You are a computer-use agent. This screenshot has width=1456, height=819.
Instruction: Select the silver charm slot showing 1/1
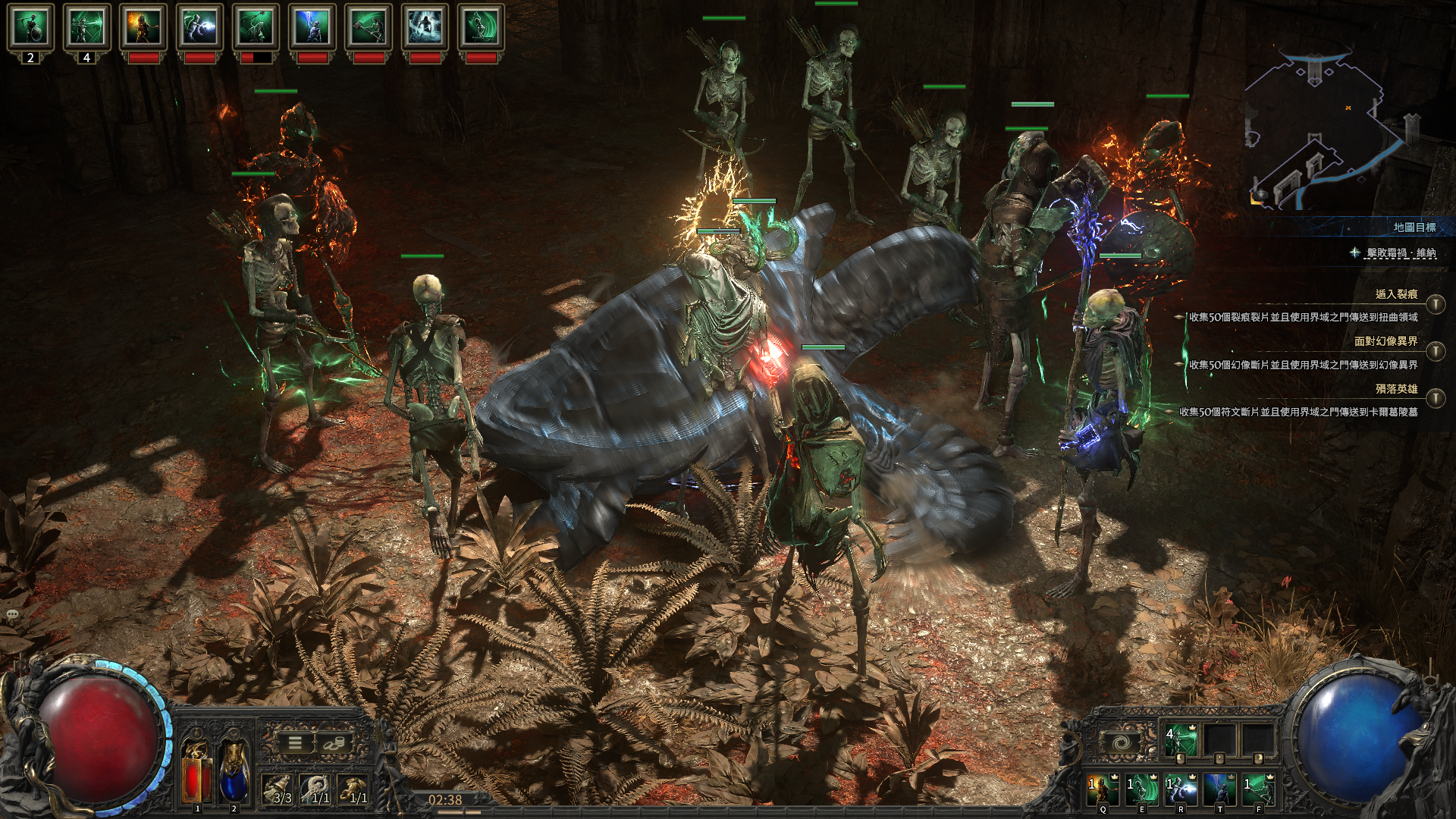(317, 789)
